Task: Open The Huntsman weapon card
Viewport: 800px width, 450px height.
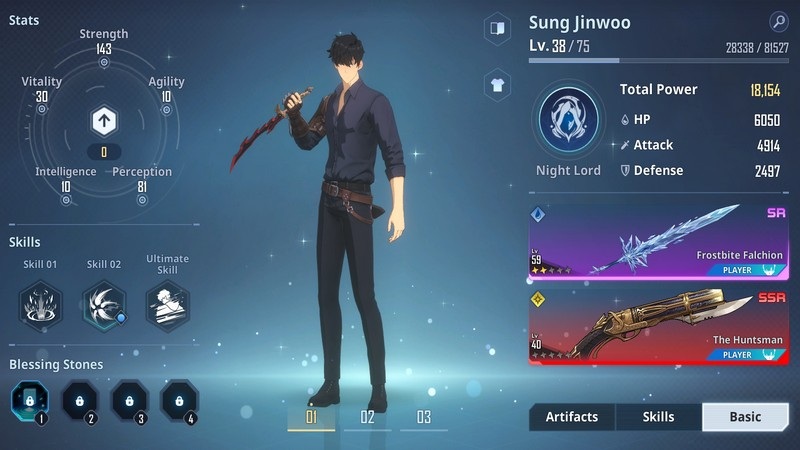Action: 659,326
